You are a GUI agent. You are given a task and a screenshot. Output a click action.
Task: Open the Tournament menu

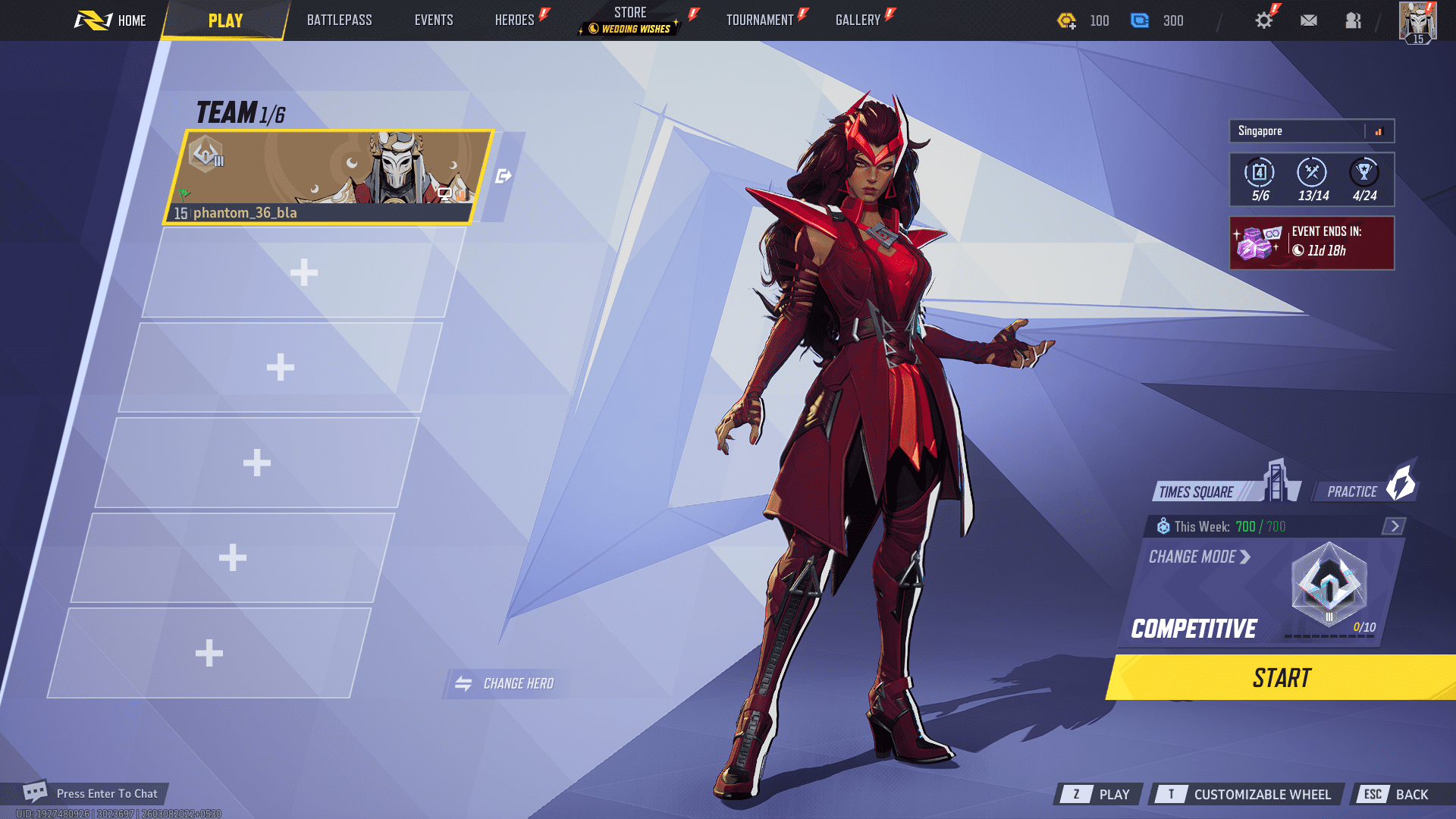[761, 20]
